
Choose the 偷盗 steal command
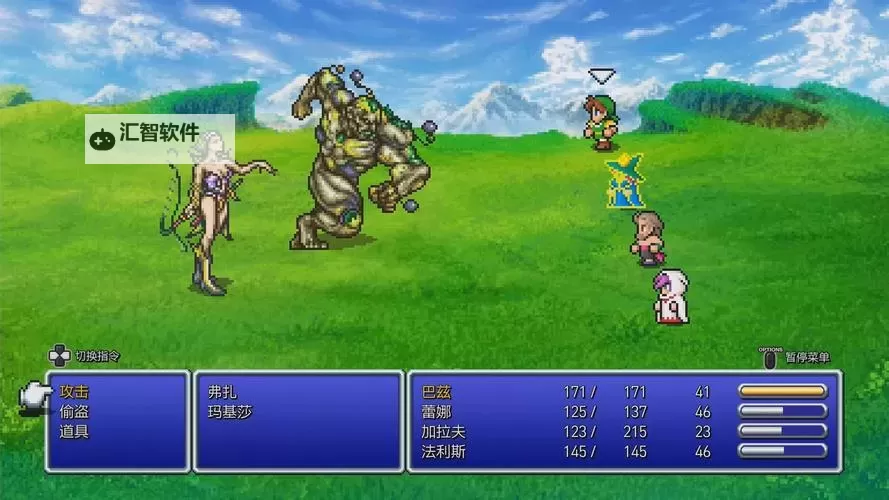pyautogui.click(x=74, y=411)
